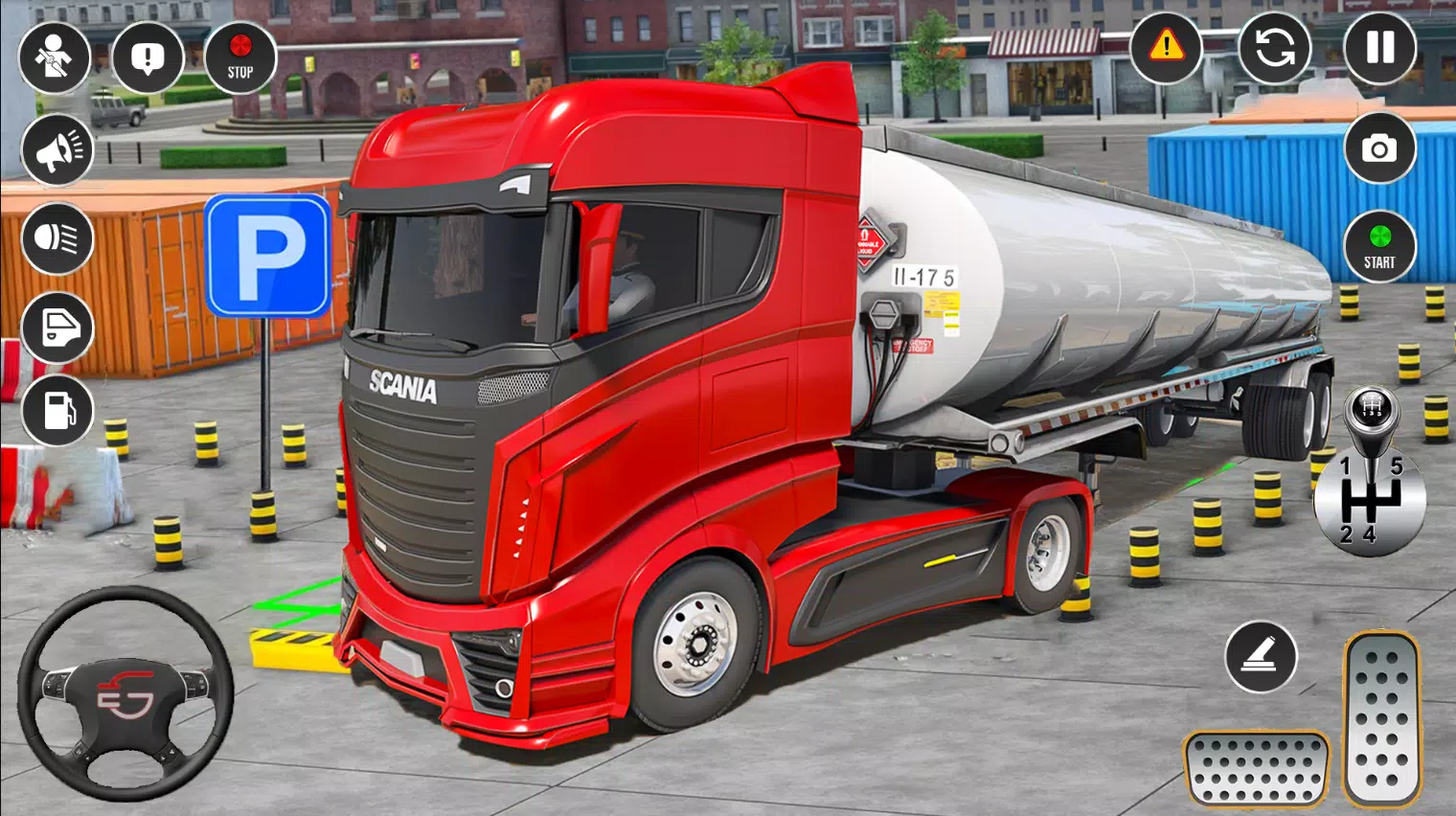The width and height of the screenshot is (1456, 816).
Task: Open the truck door icon
Action: [57, 327]
